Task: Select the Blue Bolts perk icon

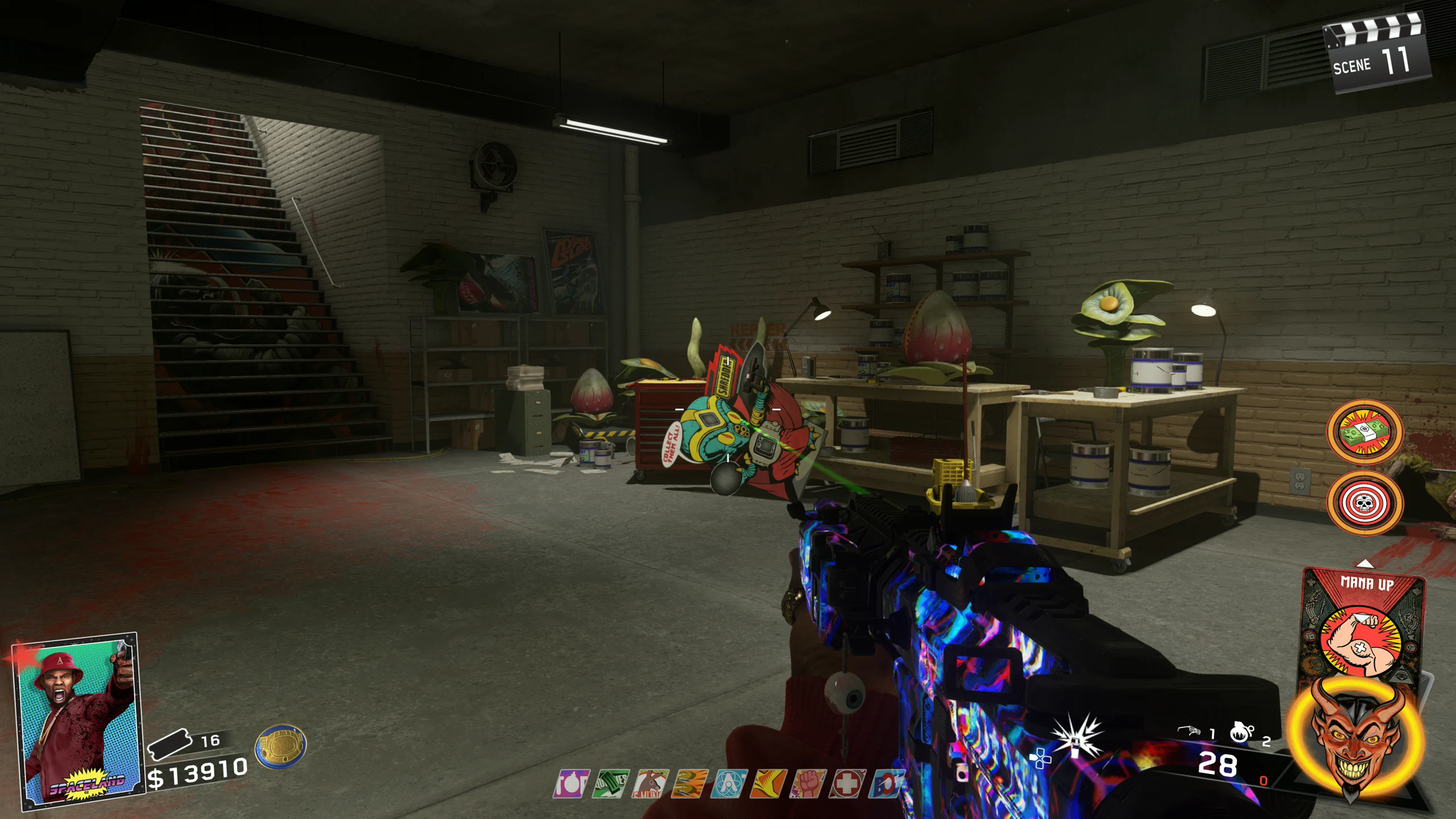Action: click(x=886, y=784)
